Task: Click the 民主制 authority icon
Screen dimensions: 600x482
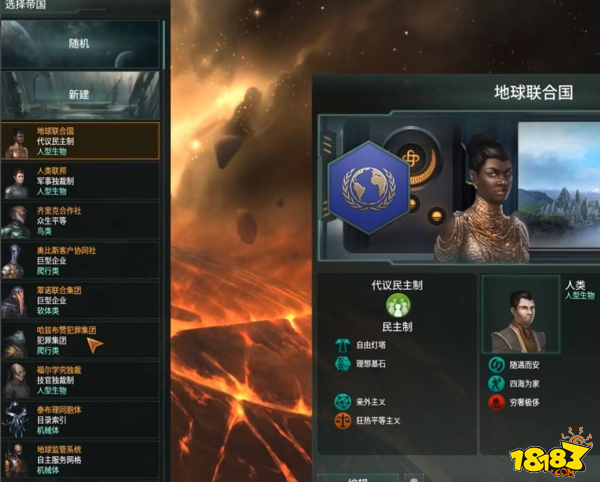Action: [397, 306]
